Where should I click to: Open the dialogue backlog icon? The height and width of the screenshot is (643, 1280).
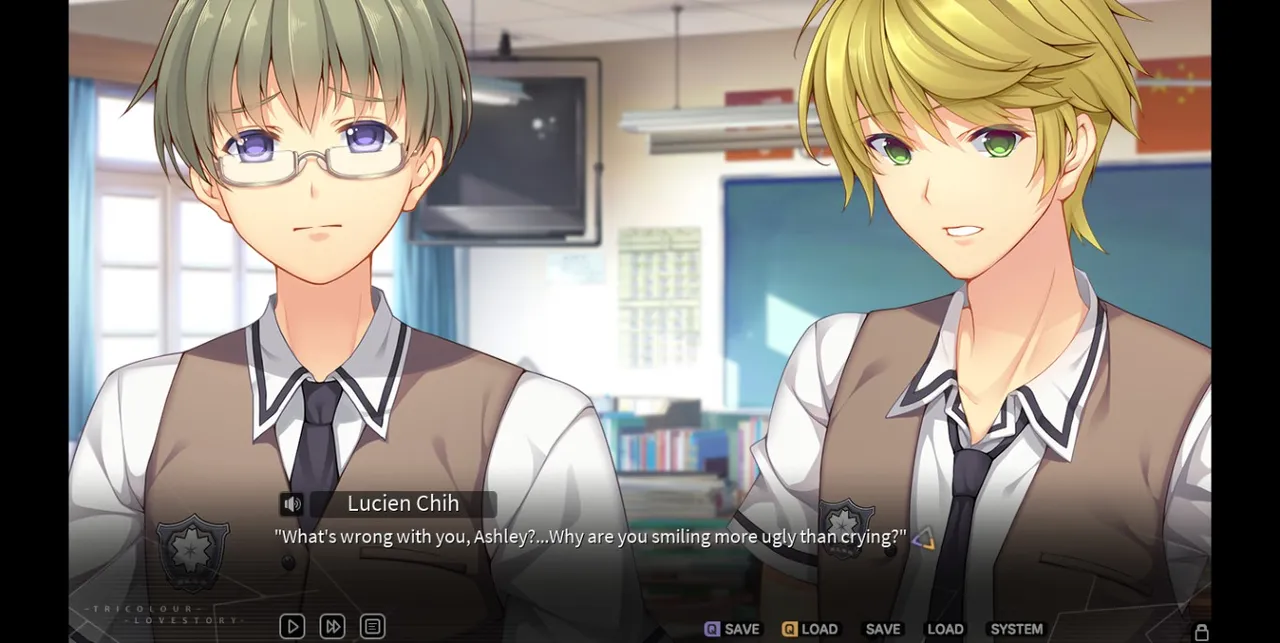point(372,627)
